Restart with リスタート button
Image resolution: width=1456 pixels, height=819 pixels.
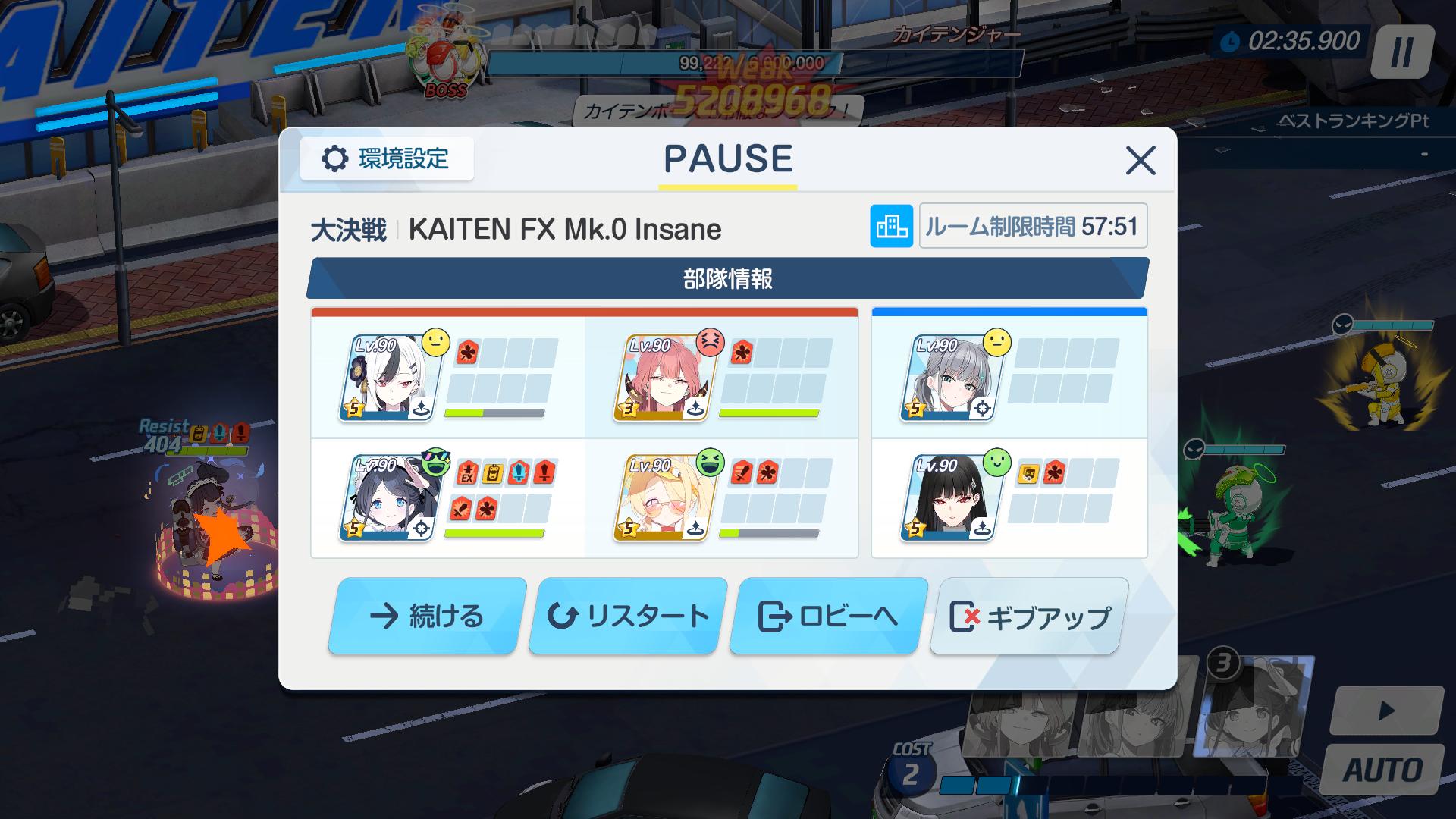coord(628,616)
